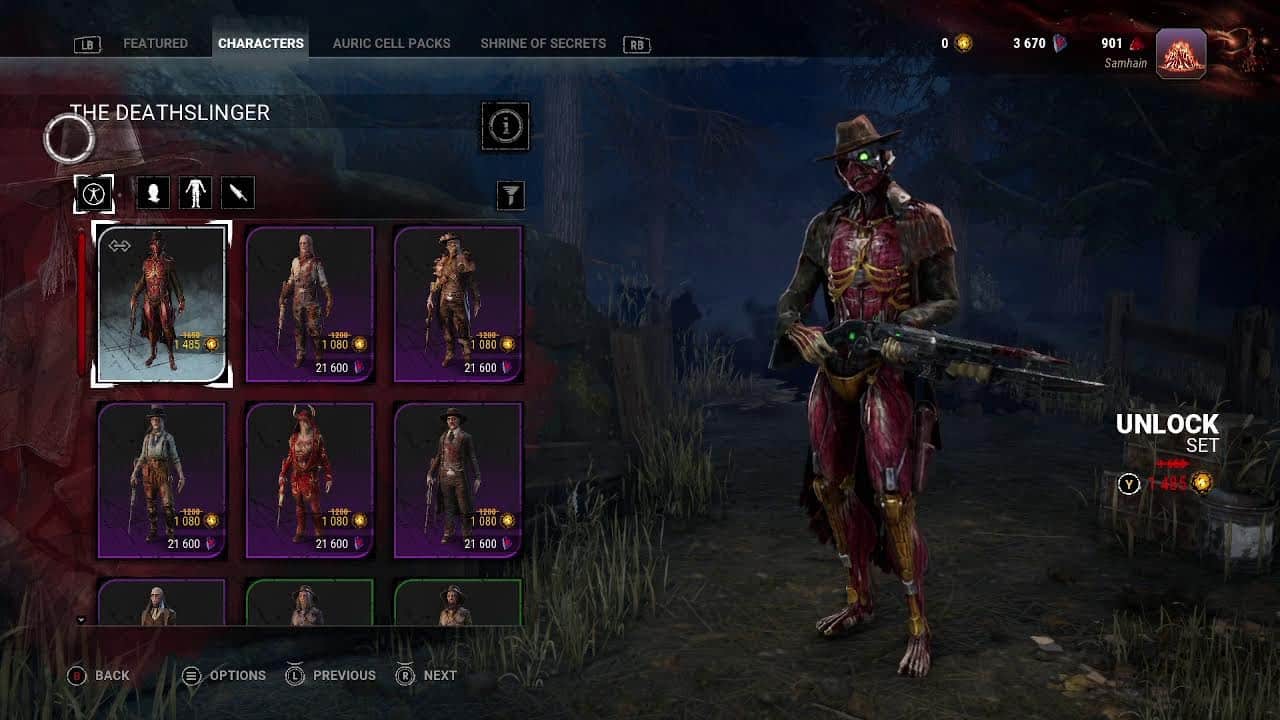
Task: Open the Deathslinger info panel
Action: pyautogui.click(x=505, y=126)
